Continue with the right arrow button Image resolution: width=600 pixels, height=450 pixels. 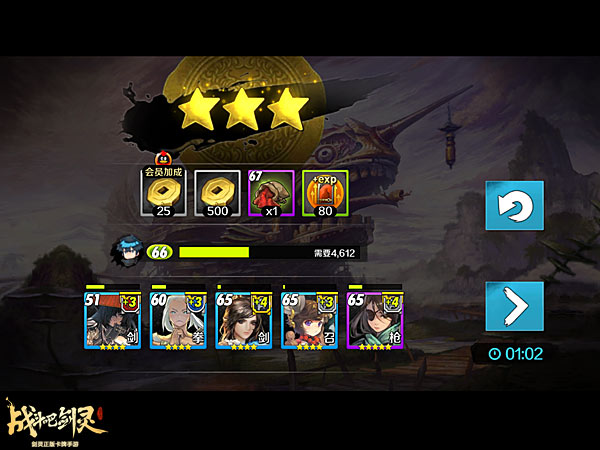[x=514, y=306]
